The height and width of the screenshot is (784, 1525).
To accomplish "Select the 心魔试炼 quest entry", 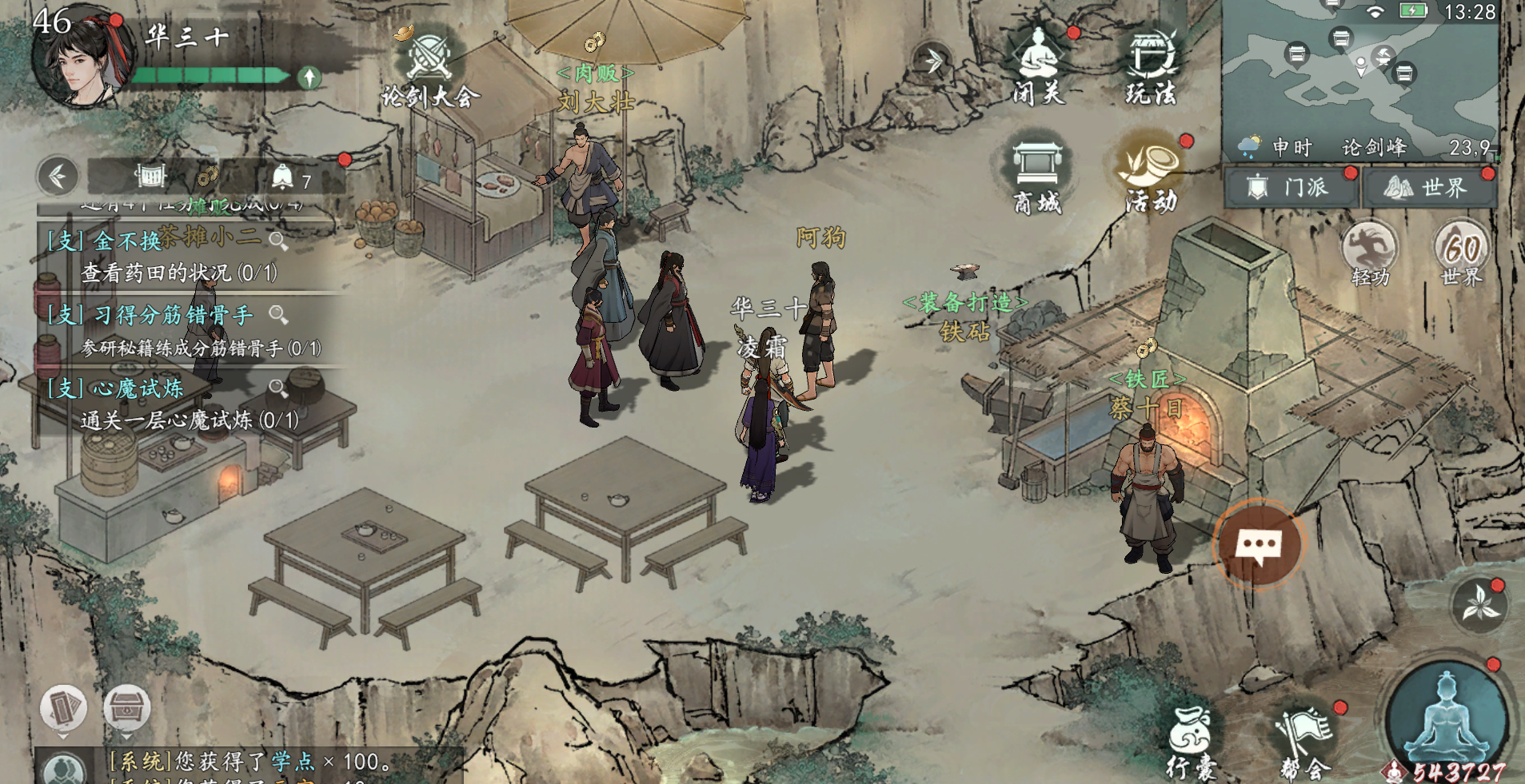I will (x=168, y=404).
